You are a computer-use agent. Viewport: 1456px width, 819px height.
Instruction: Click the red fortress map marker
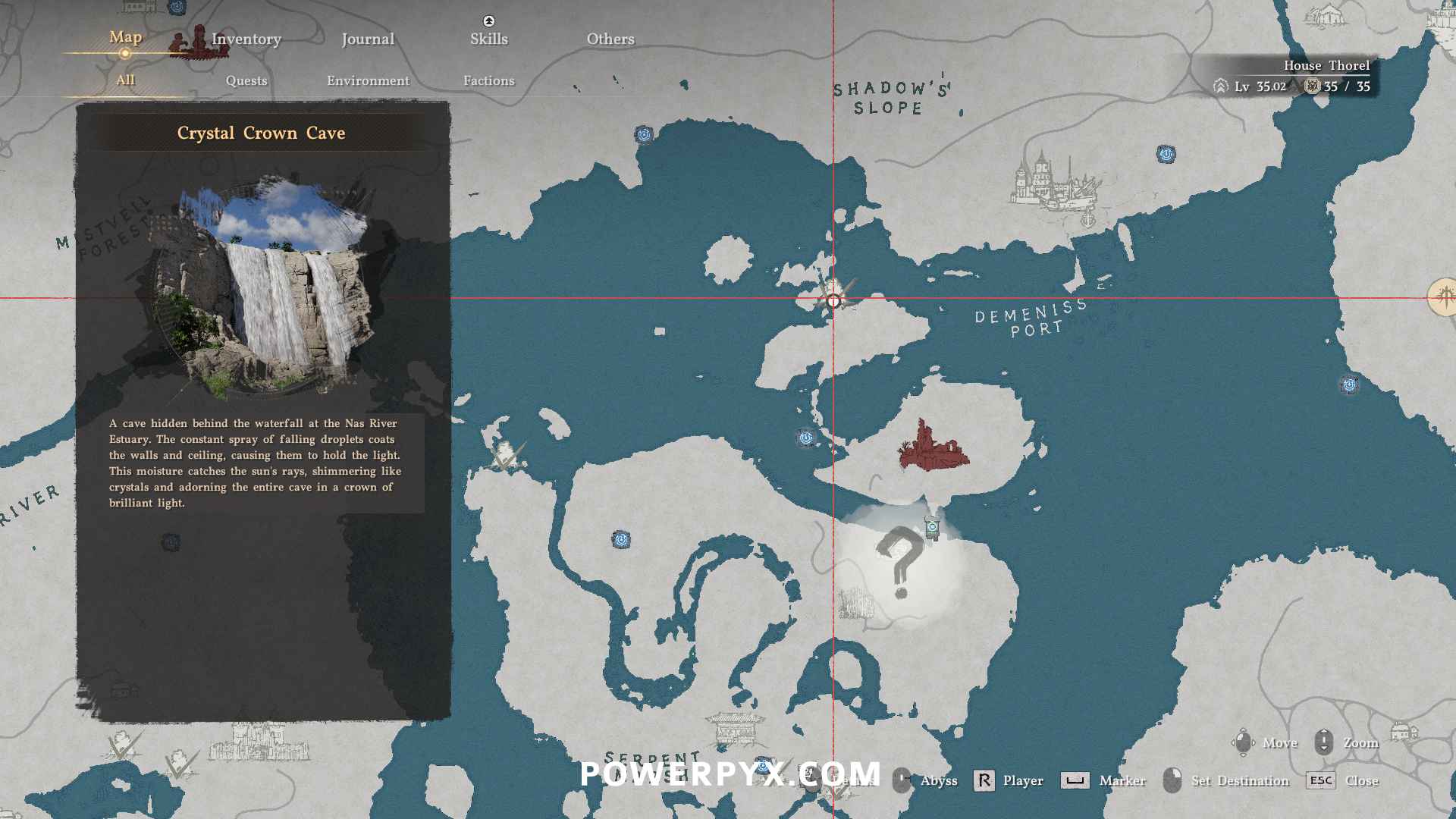click(x=933, y=448)
